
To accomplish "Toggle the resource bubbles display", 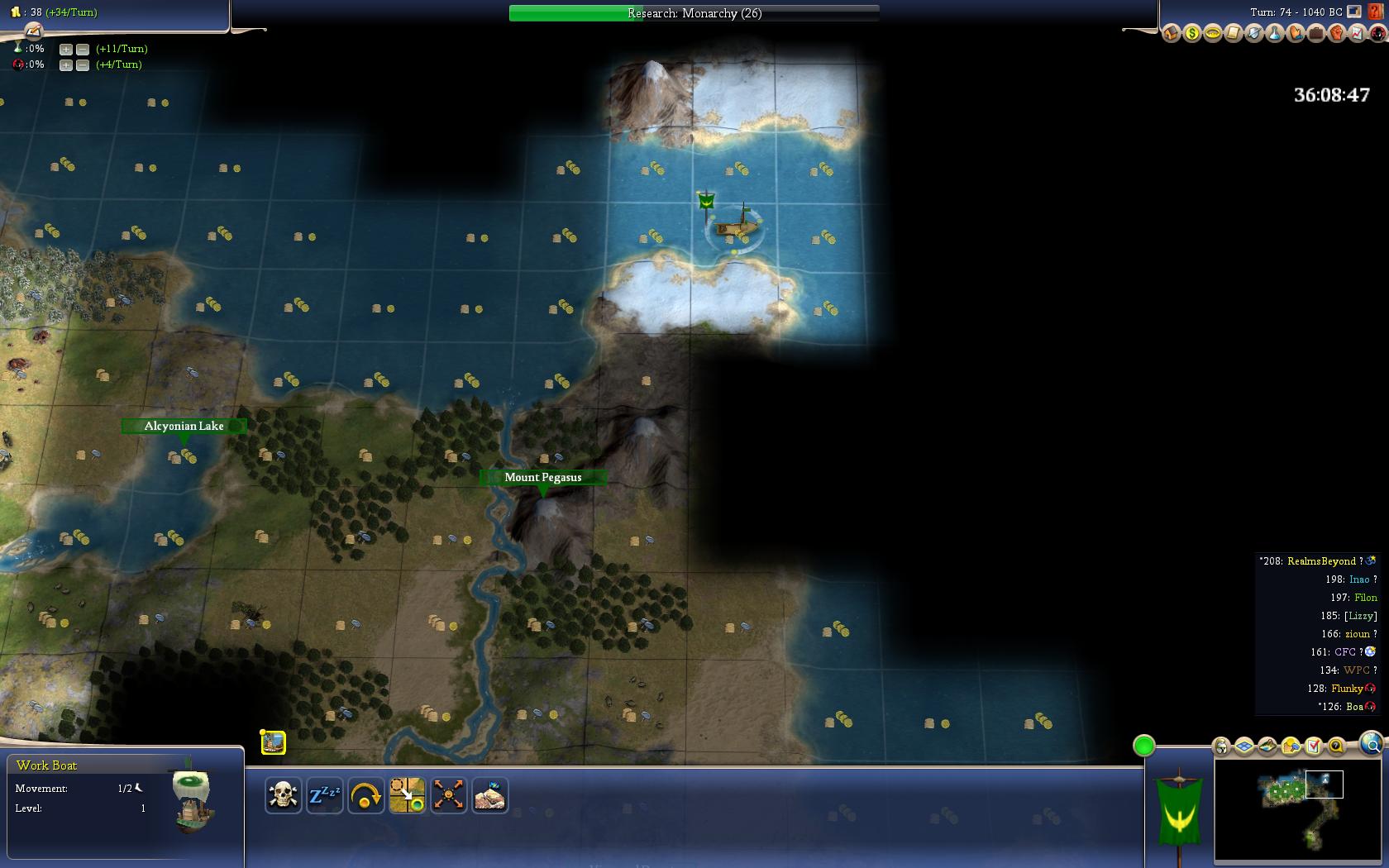I will [1291, 746].
